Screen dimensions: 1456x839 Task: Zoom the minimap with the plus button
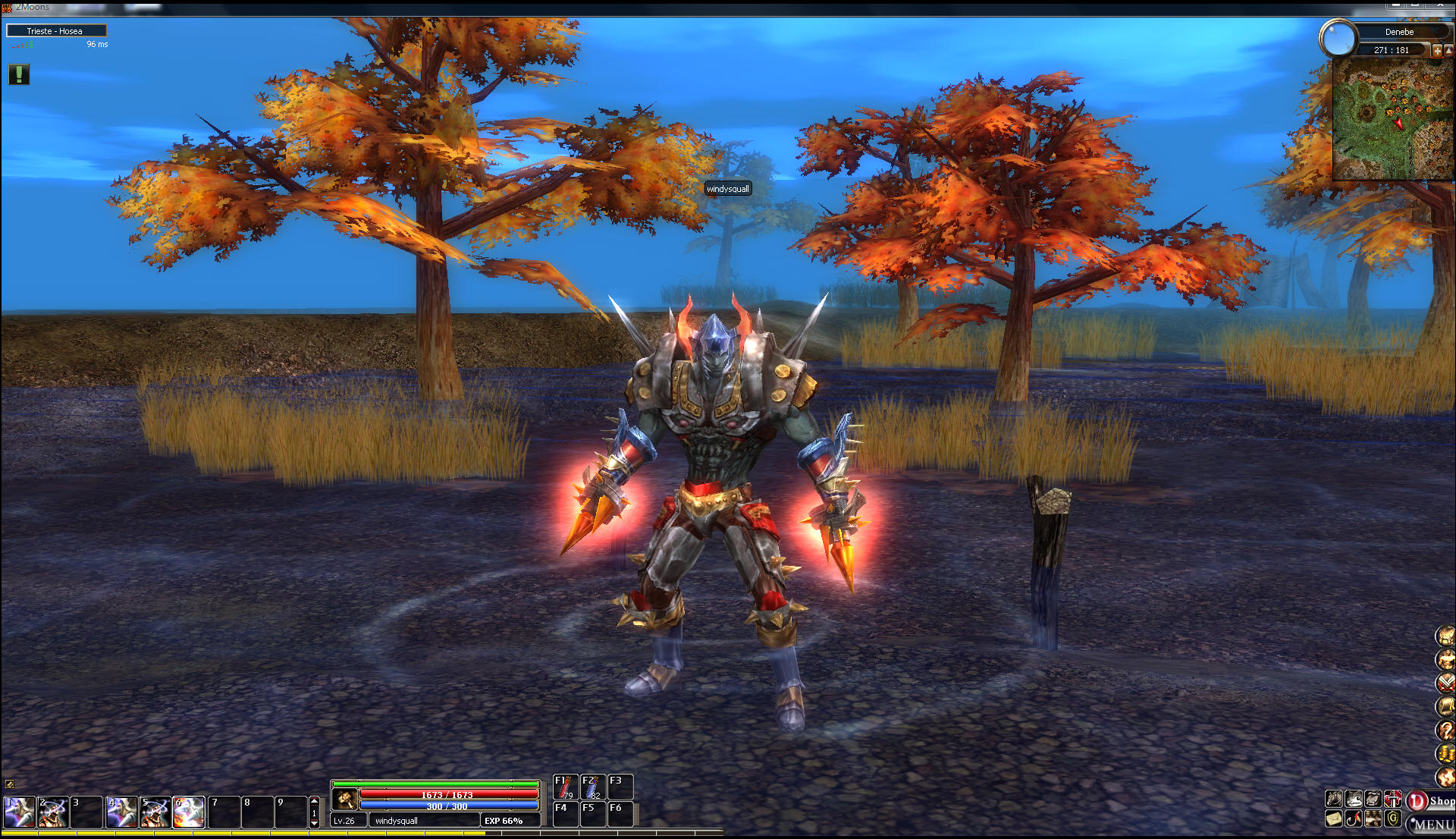coord(1436,51)
